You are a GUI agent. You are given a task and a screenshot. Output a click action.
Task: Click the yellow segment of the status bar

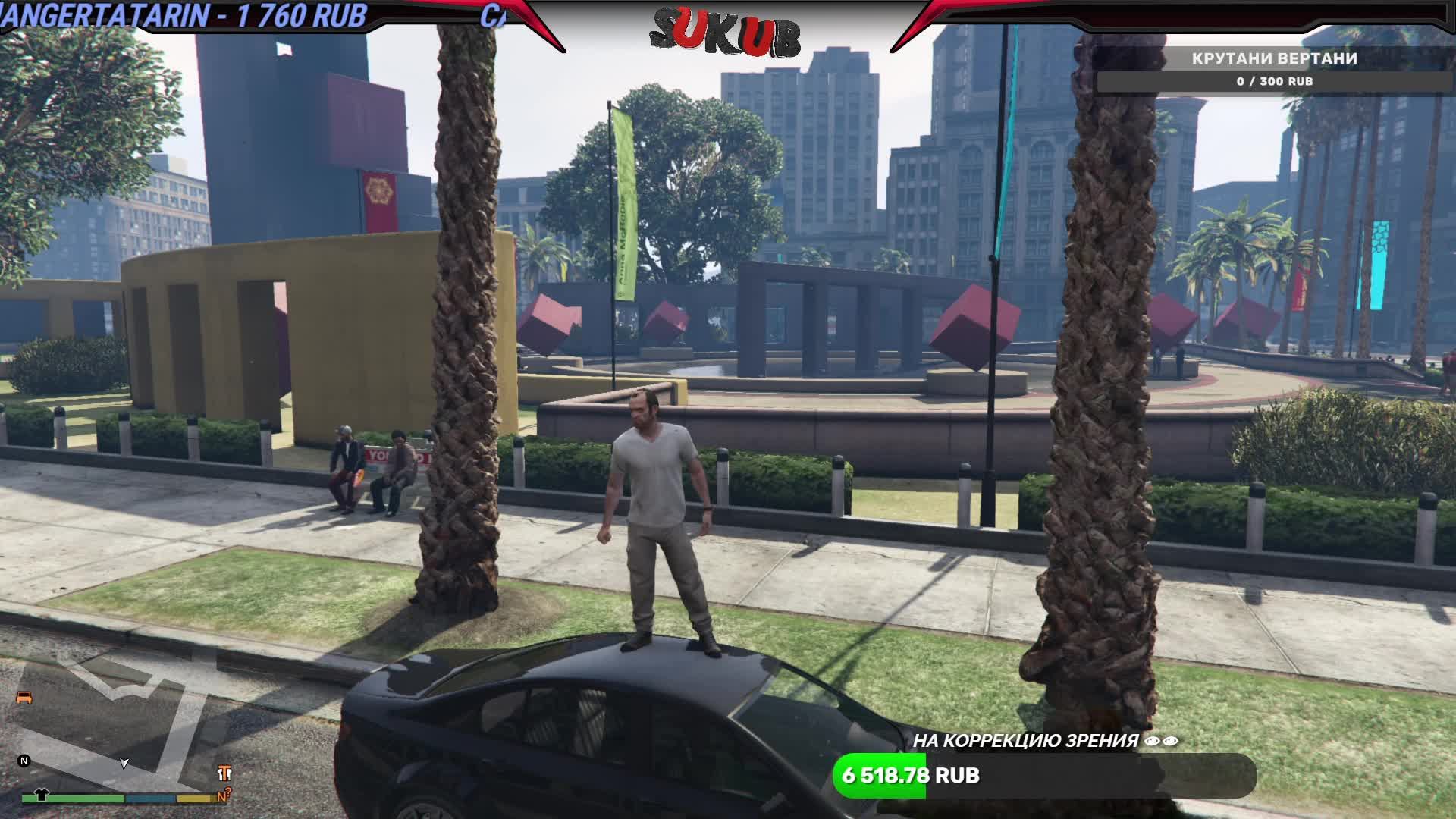(195, 799)
